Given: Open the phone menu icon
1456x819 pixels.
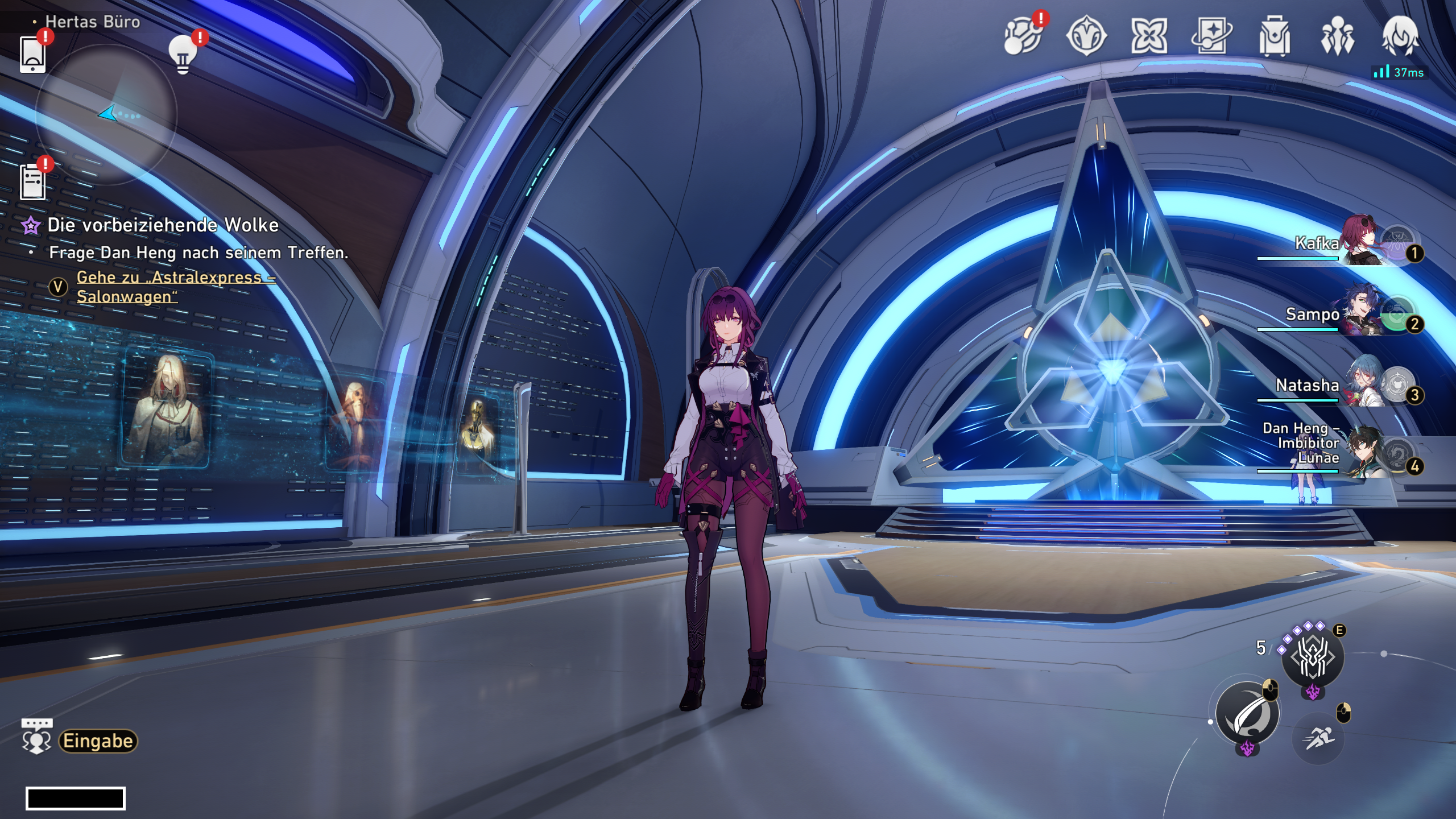Looking at the screenshot, I should (x=32, y=55).
